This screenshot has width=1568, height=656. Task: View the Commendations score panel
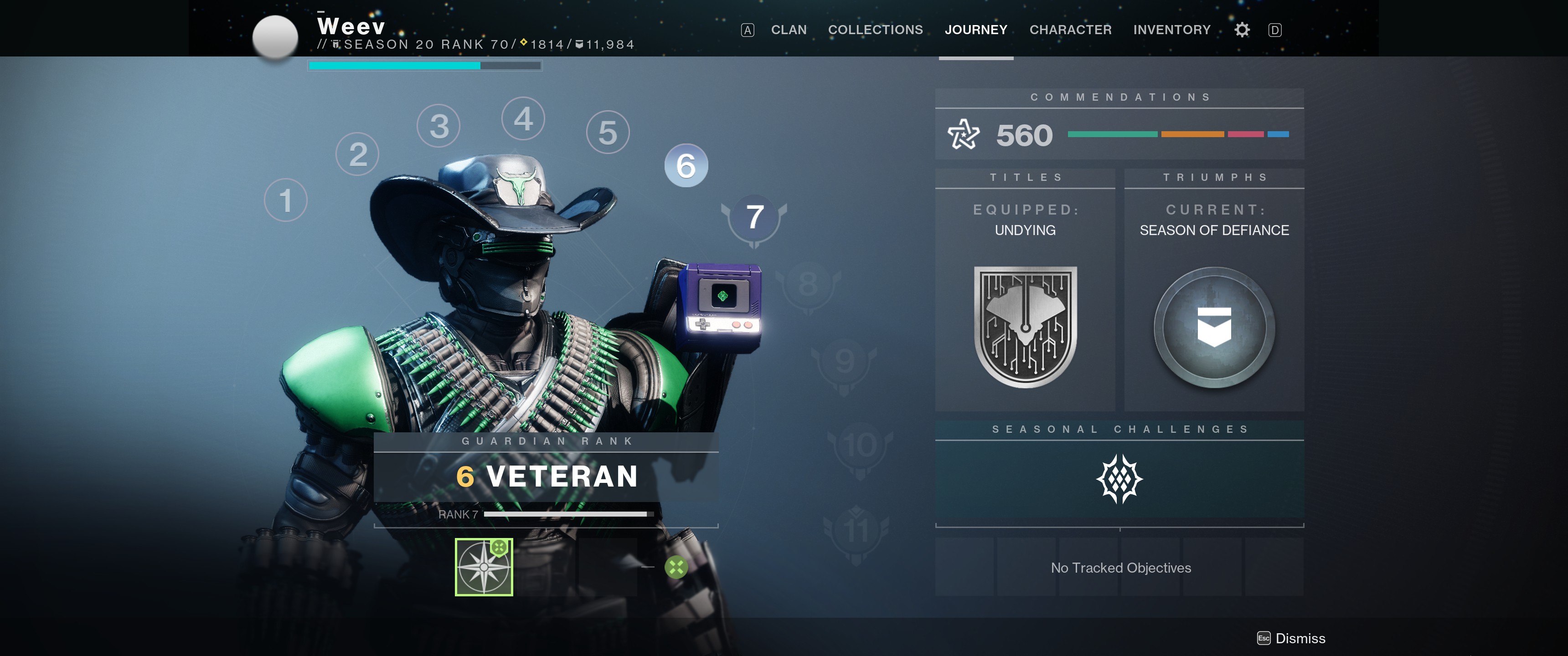pos(1119,134)
